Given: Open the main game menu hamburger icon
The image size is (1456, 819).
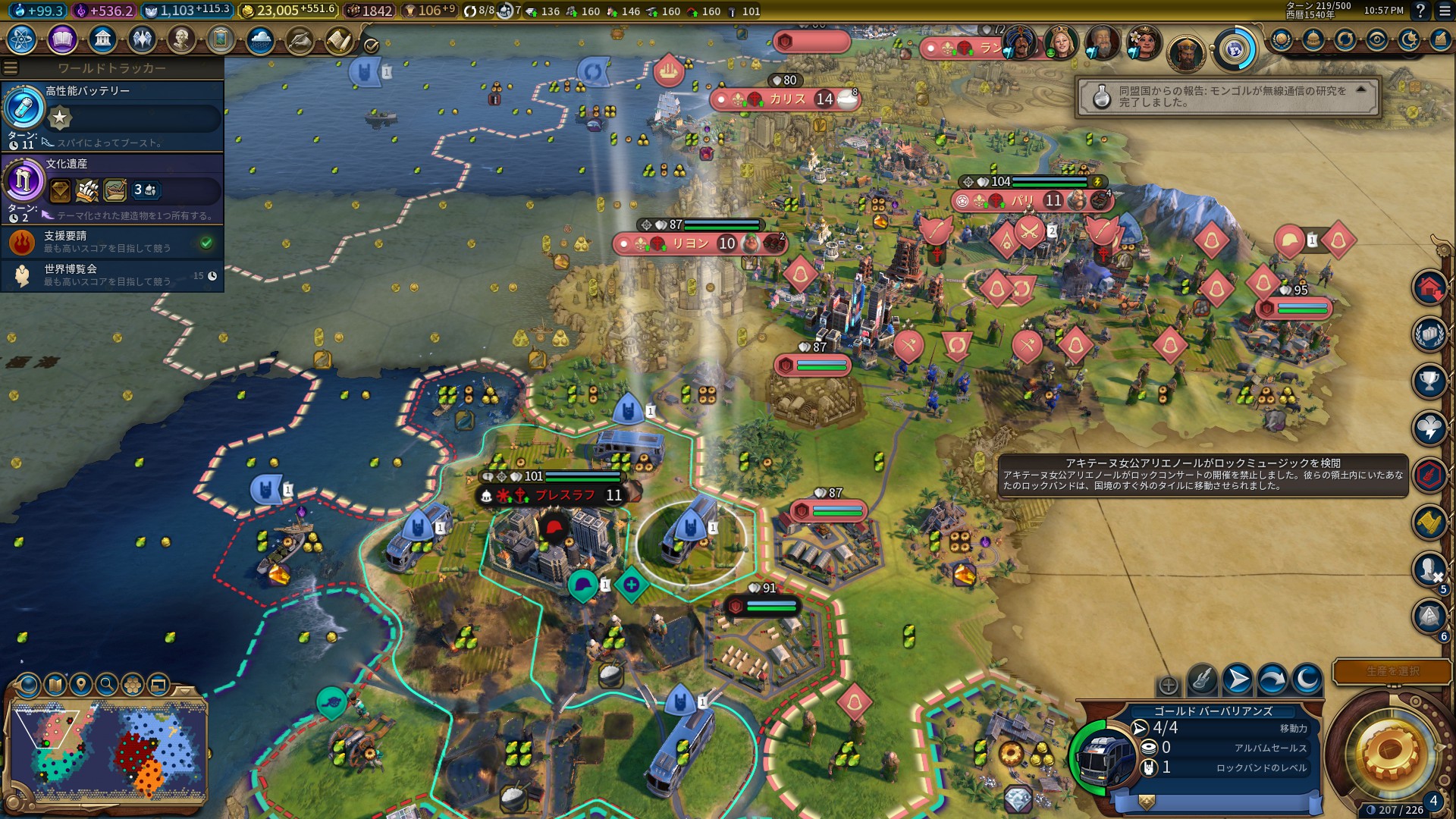Looking at the screenshot, I should coord(1444,11).
